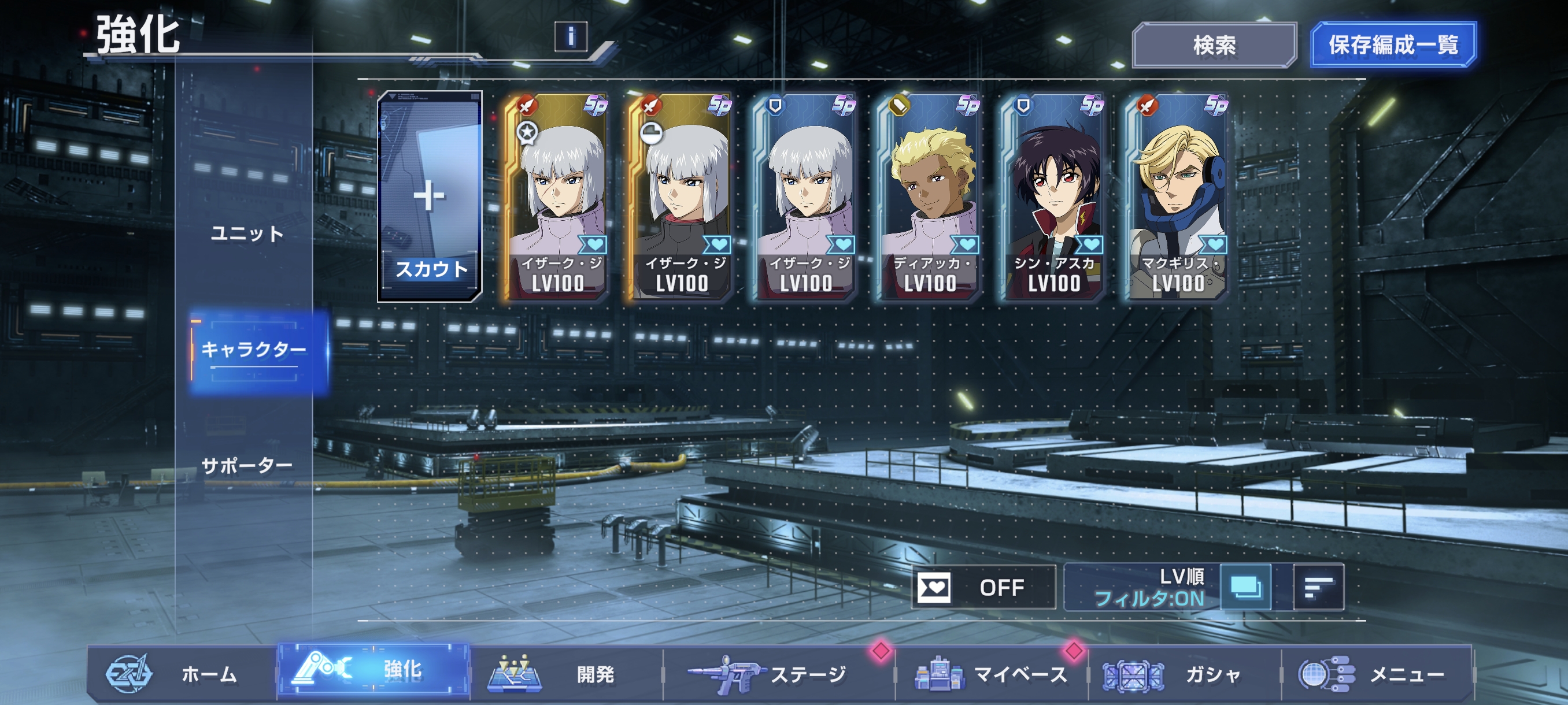Open the ガシャ gacha menu
The image size is (1568, 705).
[x=1185, y=674]
